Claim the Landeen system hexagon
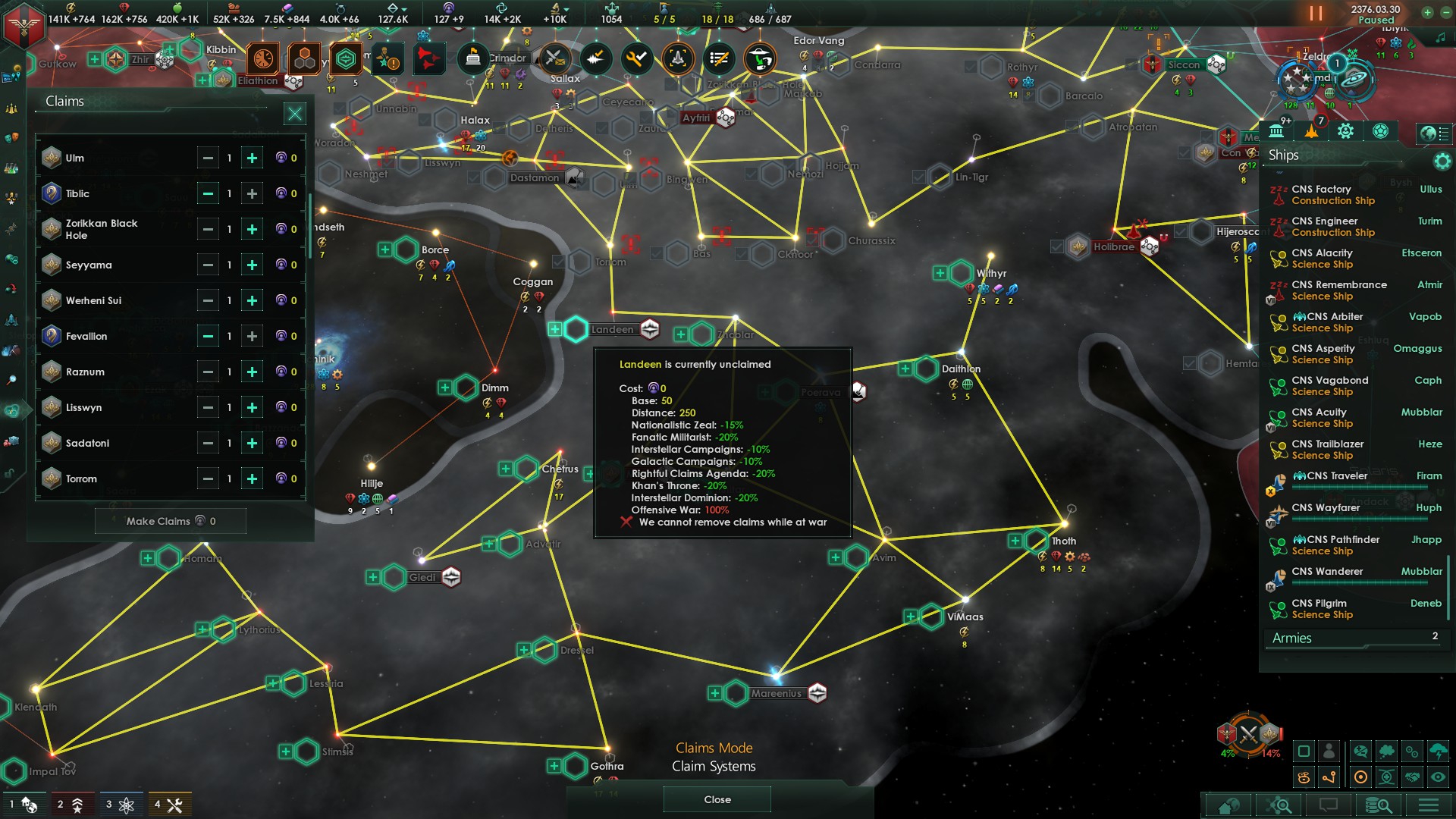Image resolution: width=1456 pixels, height=819 pixels. click(576, 329)
